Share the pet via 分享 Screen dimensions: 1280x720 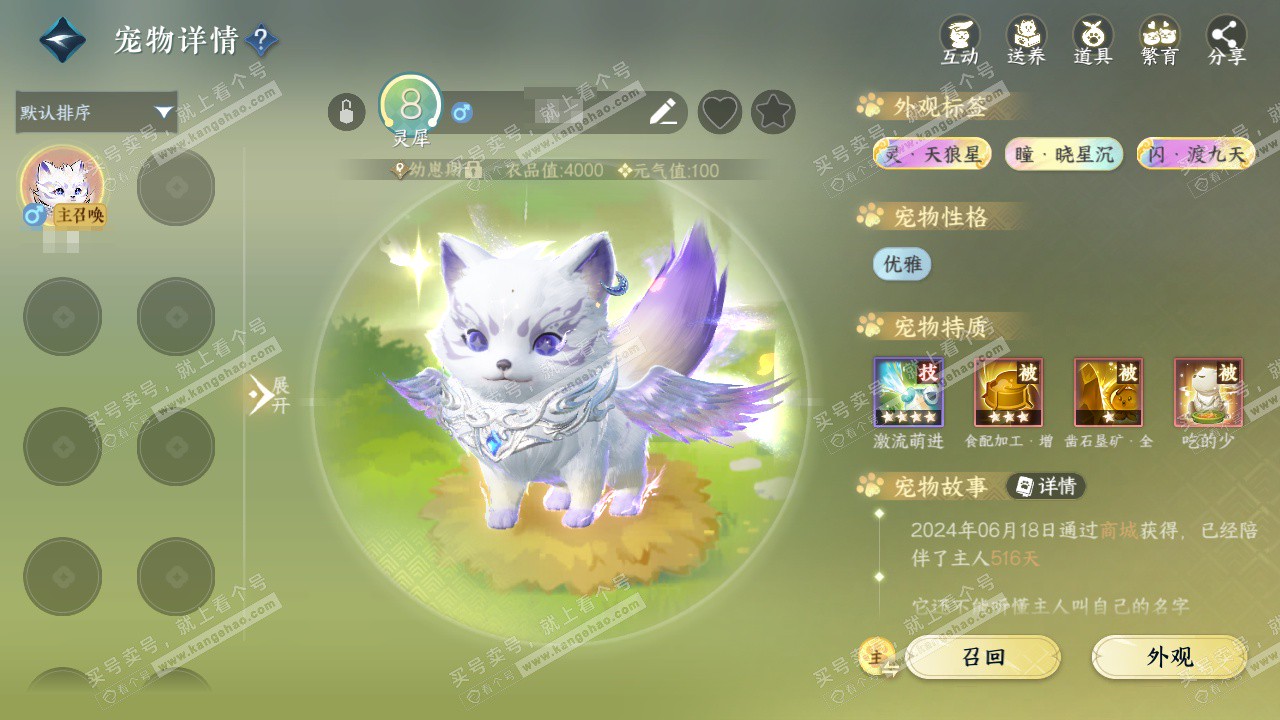pos(1227,40)
